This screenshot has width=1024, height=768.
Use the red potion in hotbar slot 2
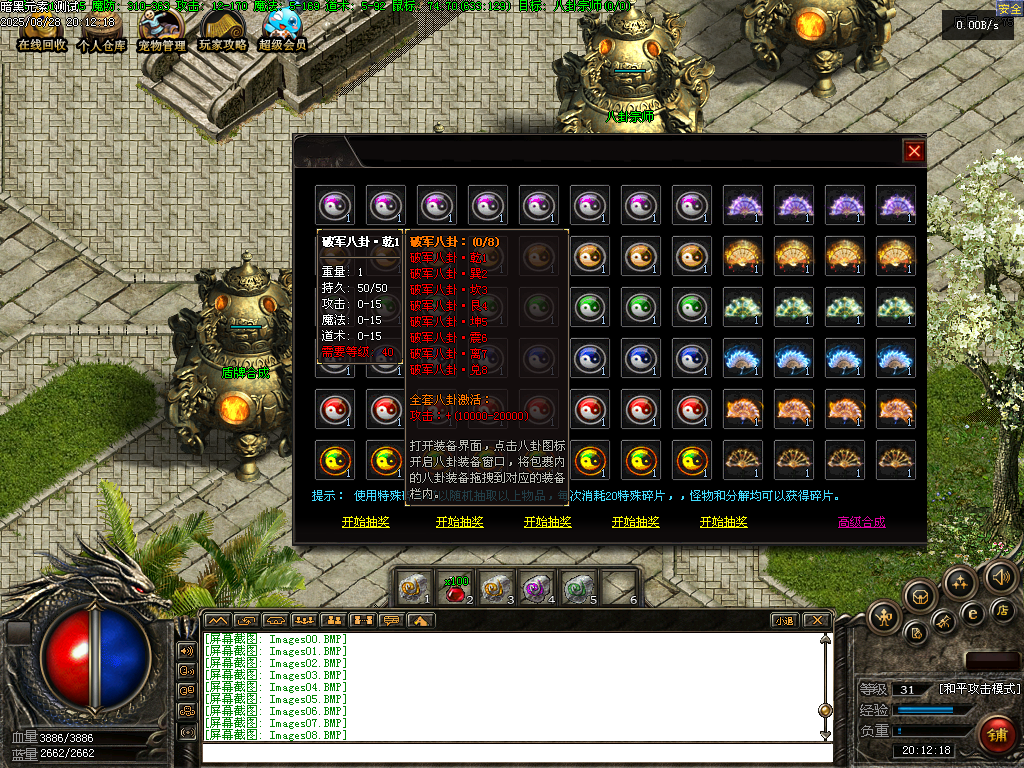[x=455, y=588]
